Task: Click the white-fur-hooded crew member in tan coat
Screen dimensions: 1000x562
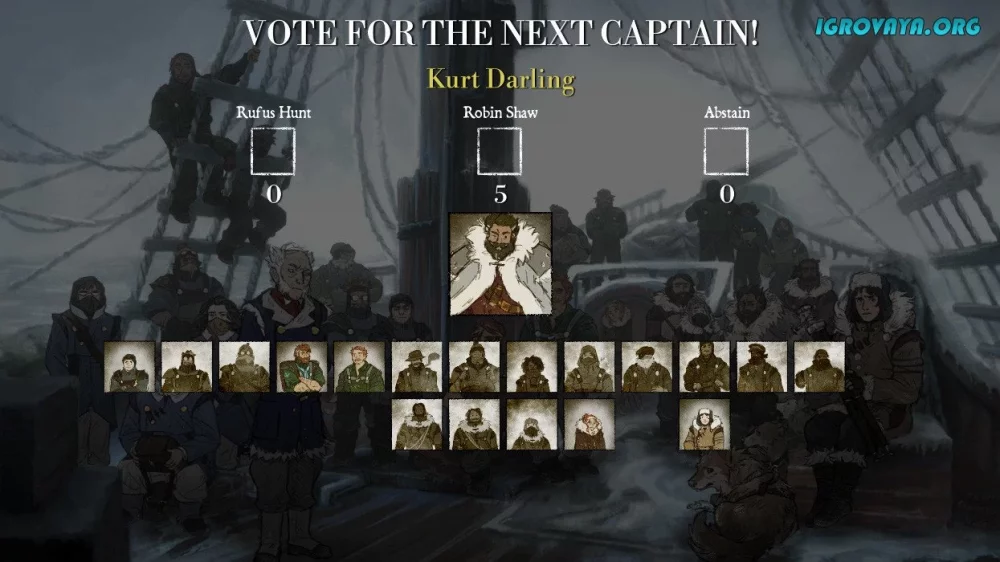Action: [705, 425]
